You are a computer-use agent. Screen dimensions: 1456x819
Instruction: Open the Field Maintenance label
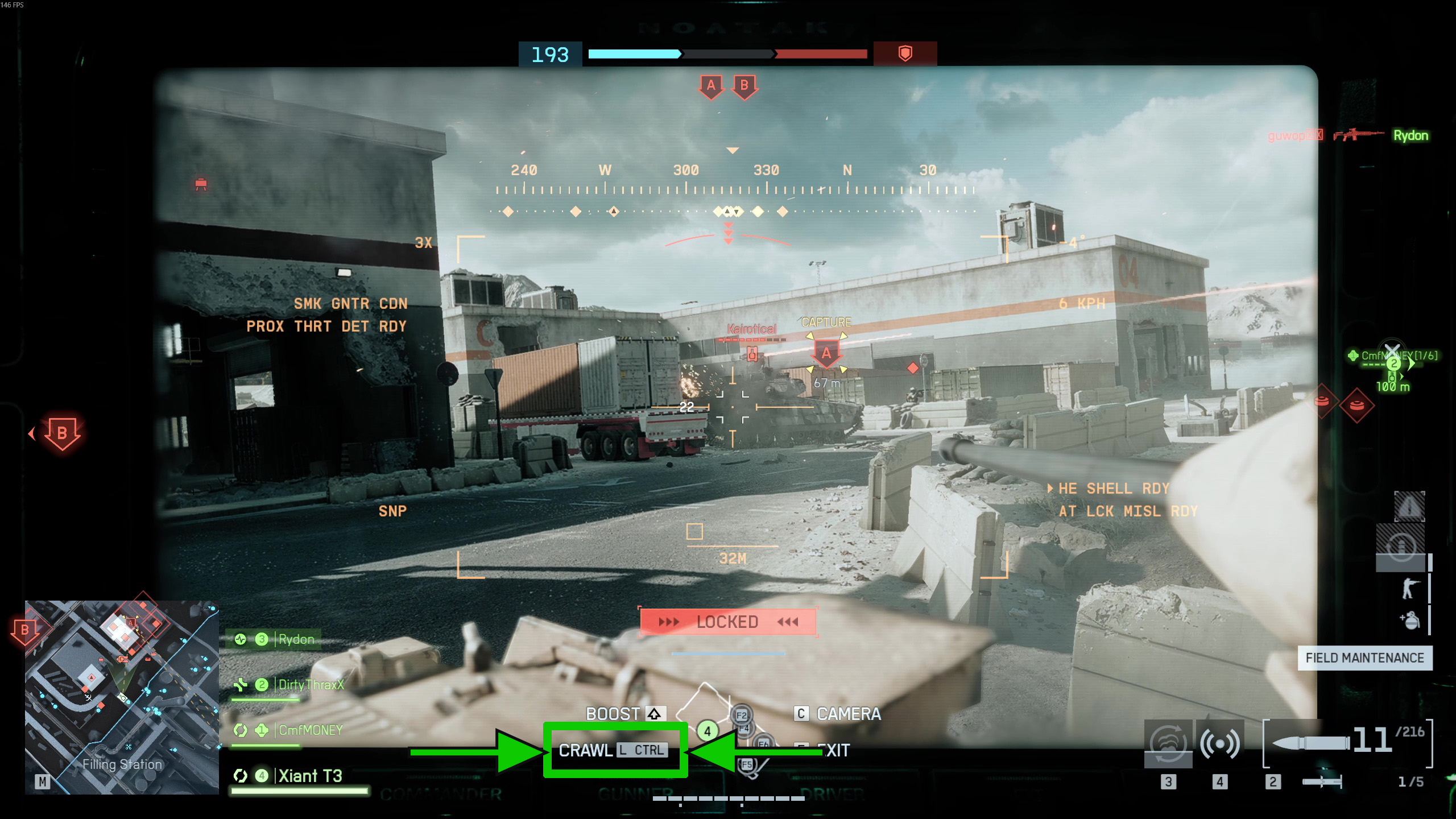pyautogui.click(x=1364, y=658)
